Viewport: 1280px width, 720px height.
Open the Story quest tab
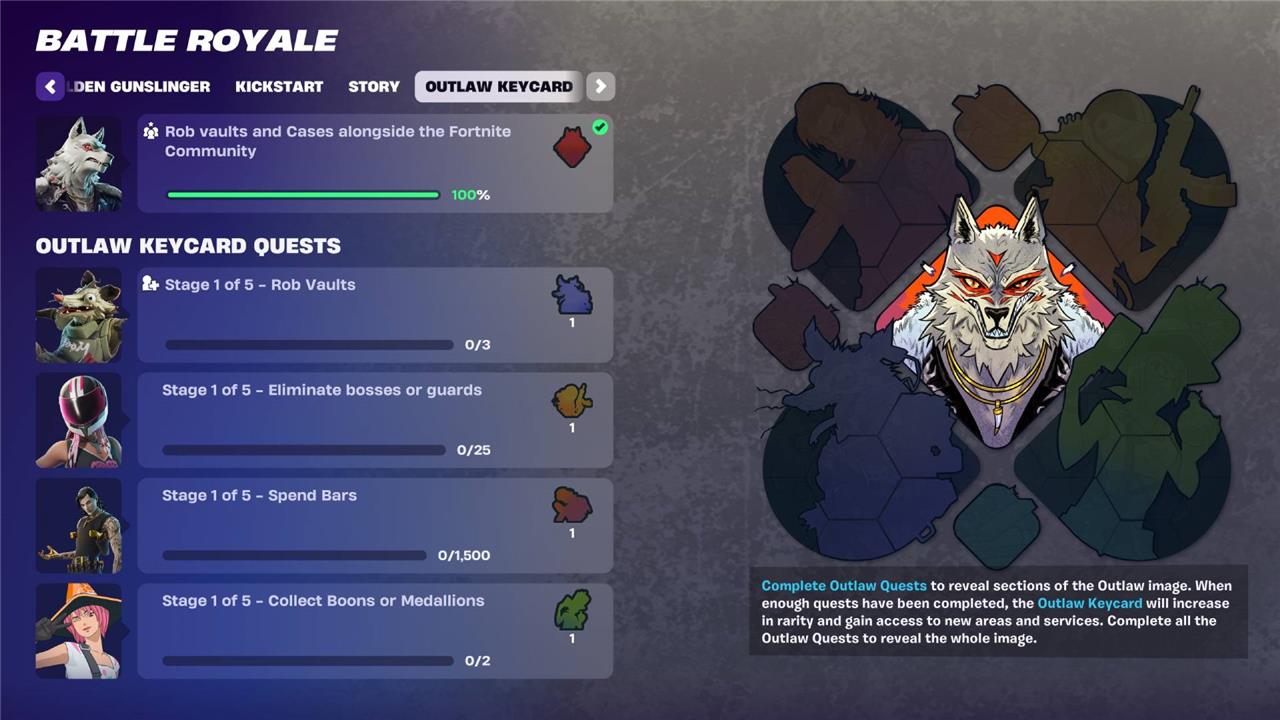[x=374, y=87]
